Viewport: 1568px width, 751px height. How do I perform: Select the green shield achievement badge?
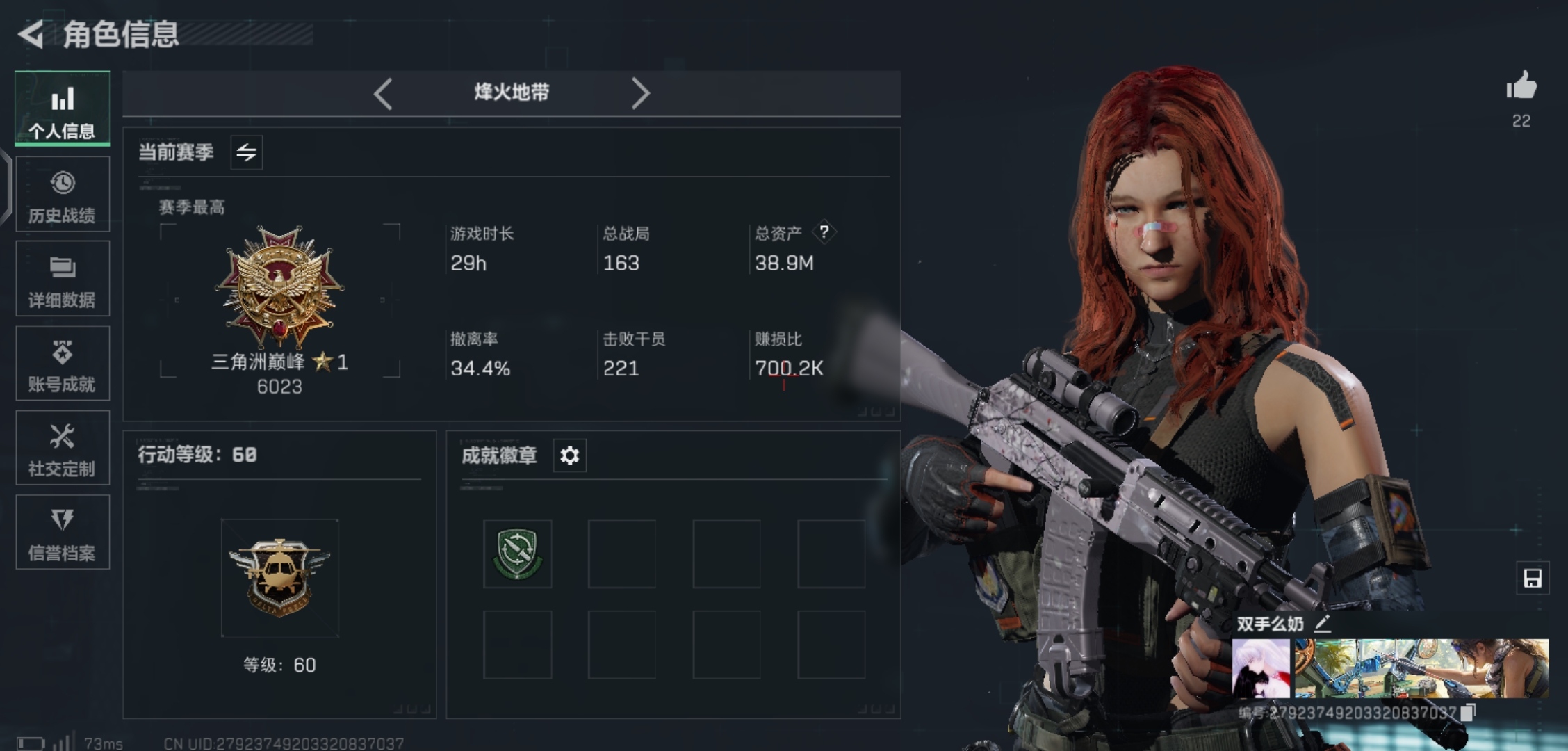click(518, 554)
